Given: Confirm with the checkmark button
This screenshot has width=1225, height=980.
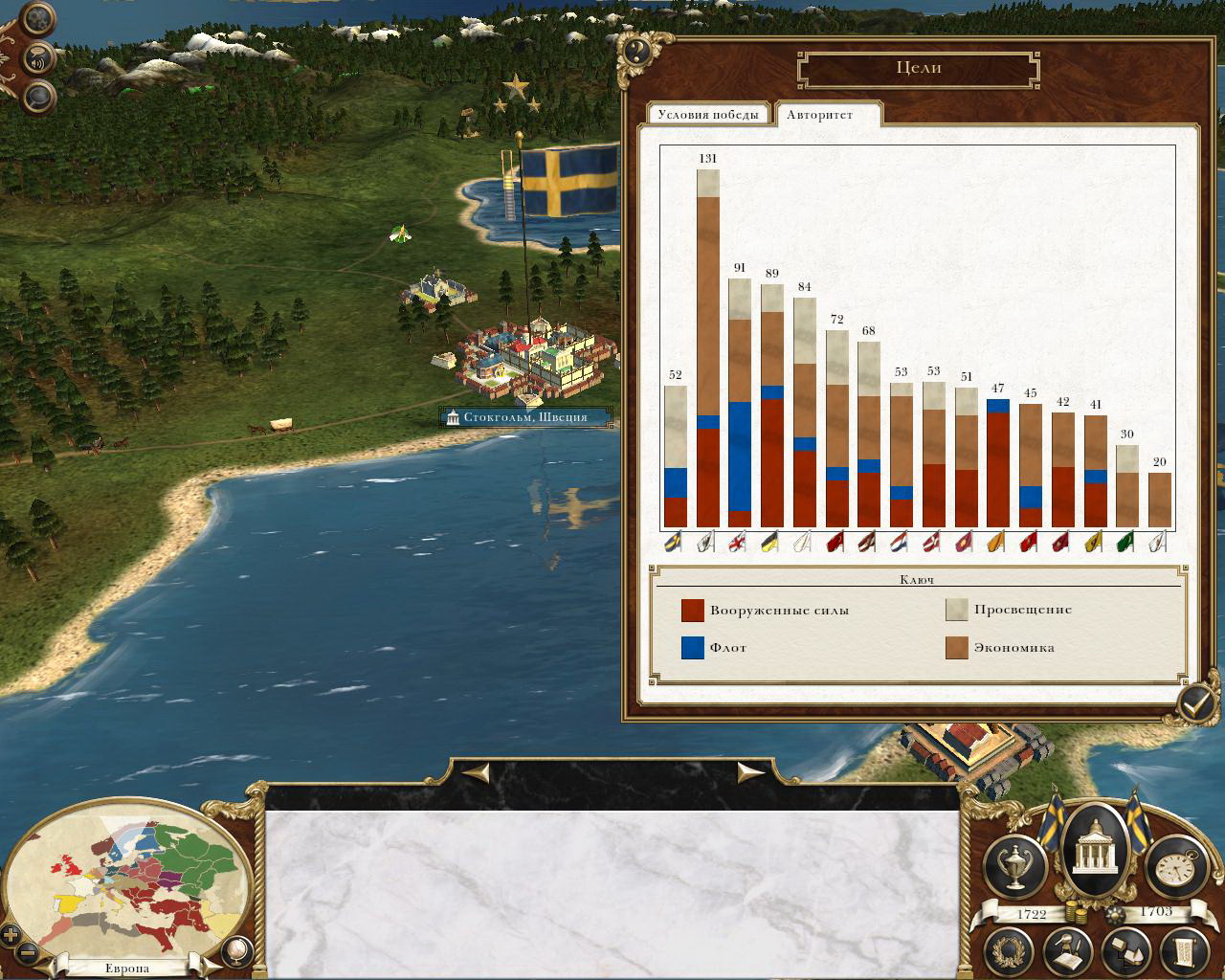Looking at the screenshot, I should click(x=1195, y=705).
